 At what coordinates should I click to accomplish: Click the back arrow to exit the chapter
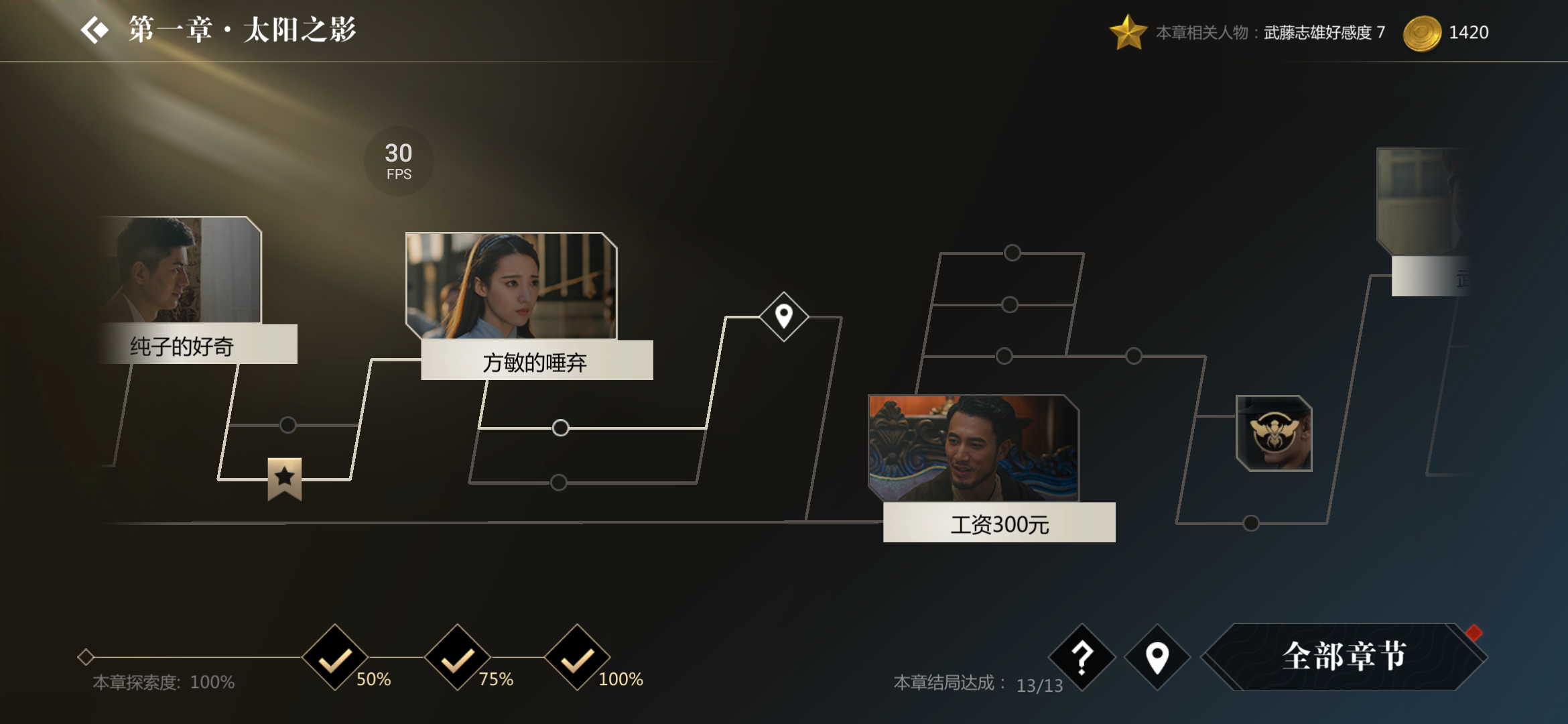tap(94, 29)
